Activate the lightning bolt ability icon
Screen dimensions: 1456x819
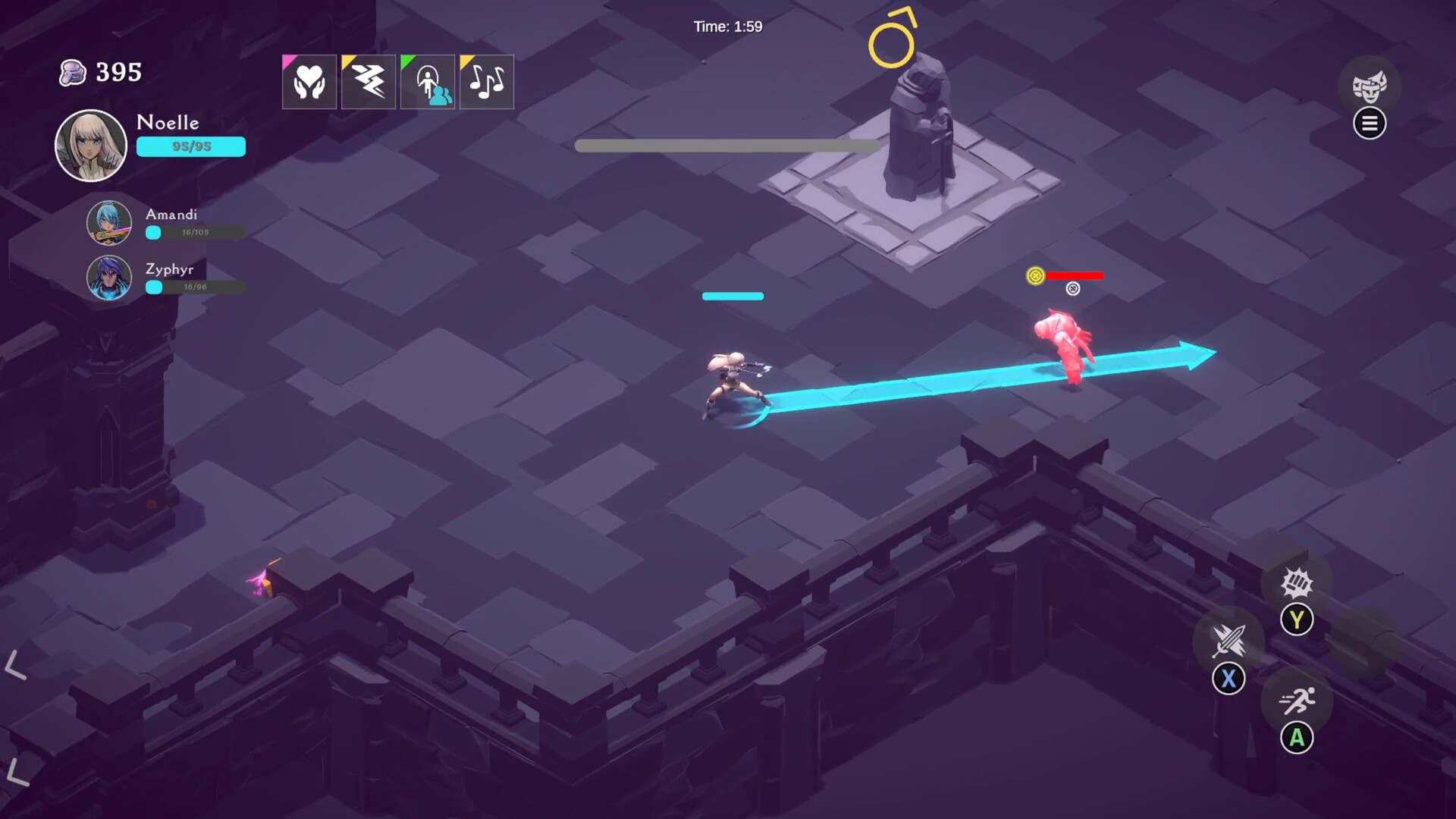pyautogui.click(x=369, y=82)
